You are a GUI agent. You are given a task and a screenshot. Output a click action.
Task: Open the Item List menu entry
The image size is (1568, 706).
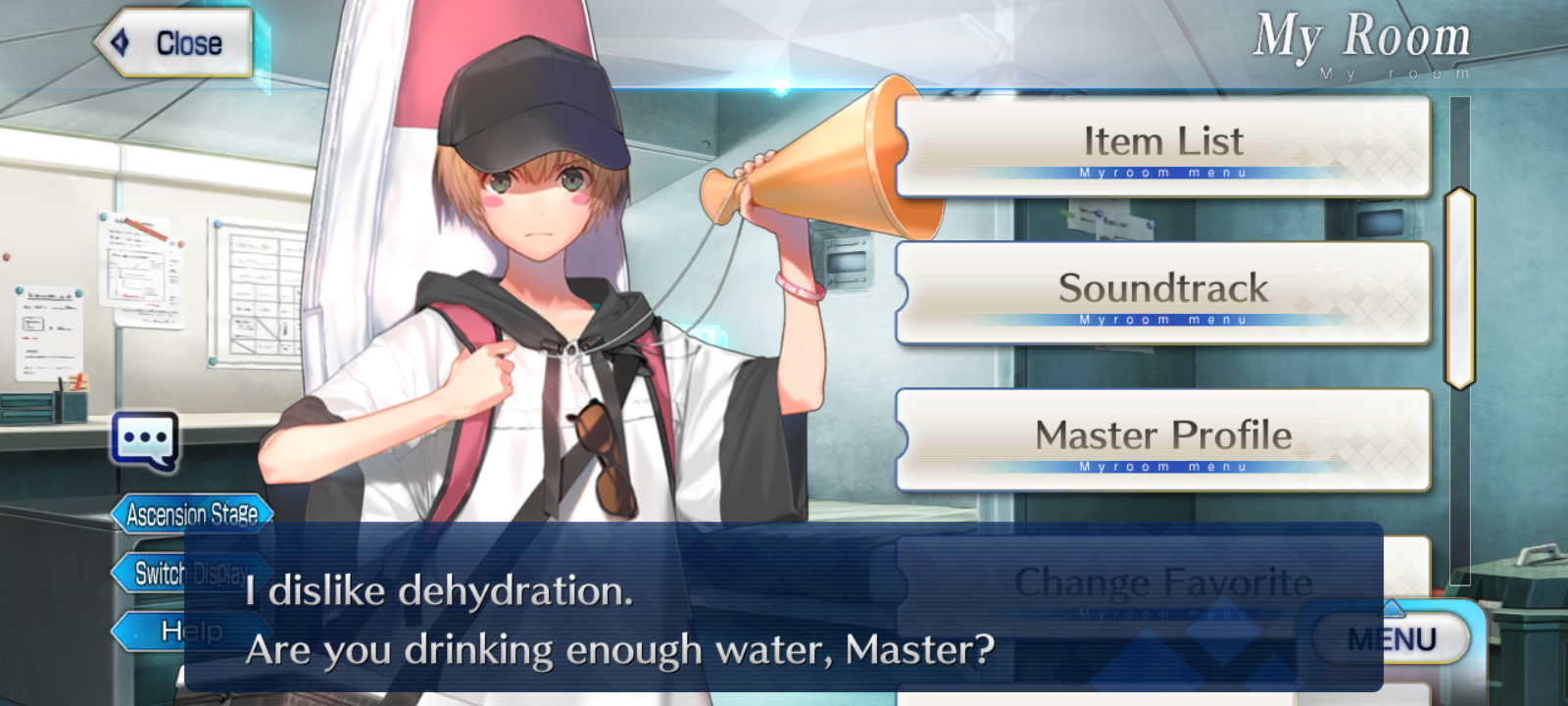tap(1162, 146)
